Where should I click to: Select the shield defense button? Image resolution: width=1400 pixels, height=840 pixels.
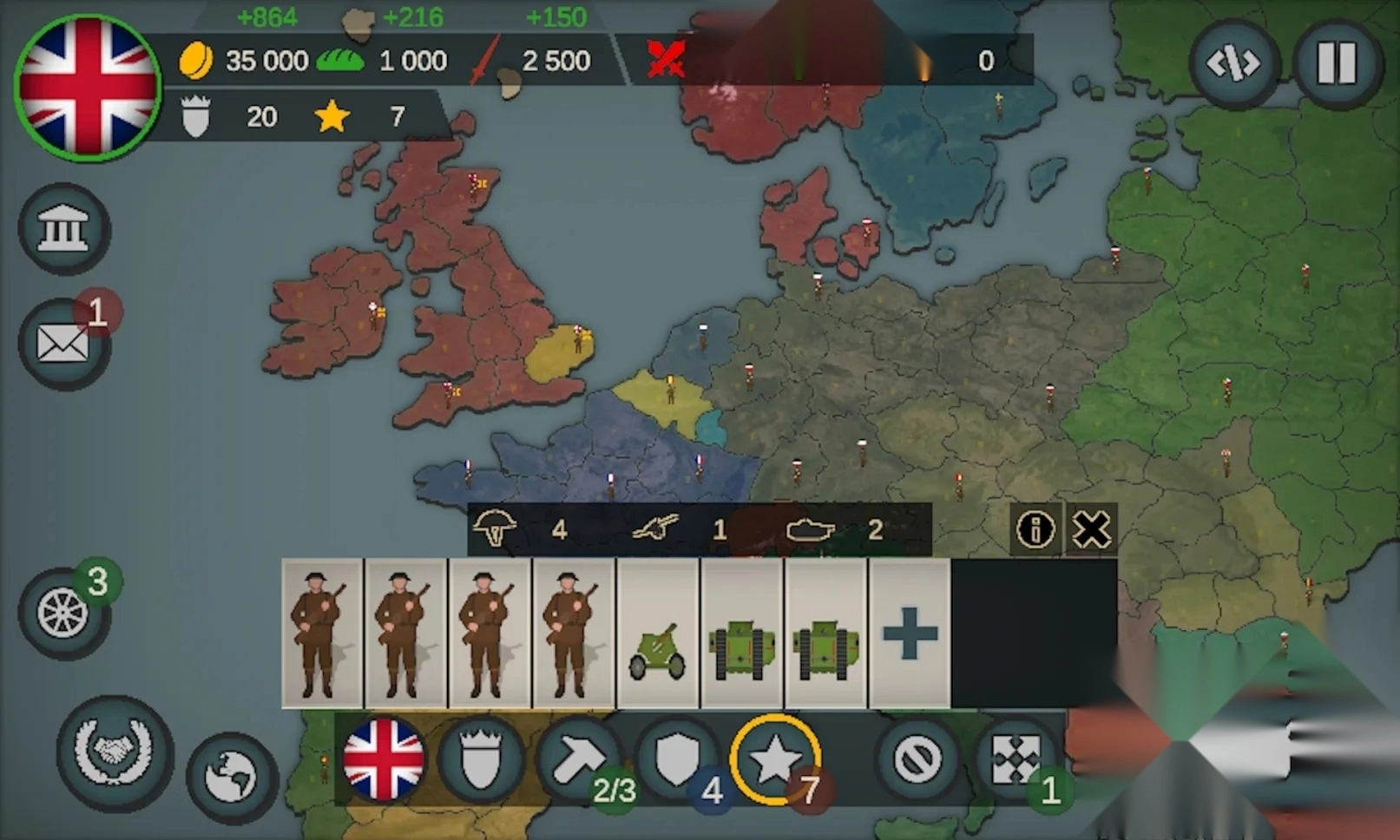676,760
